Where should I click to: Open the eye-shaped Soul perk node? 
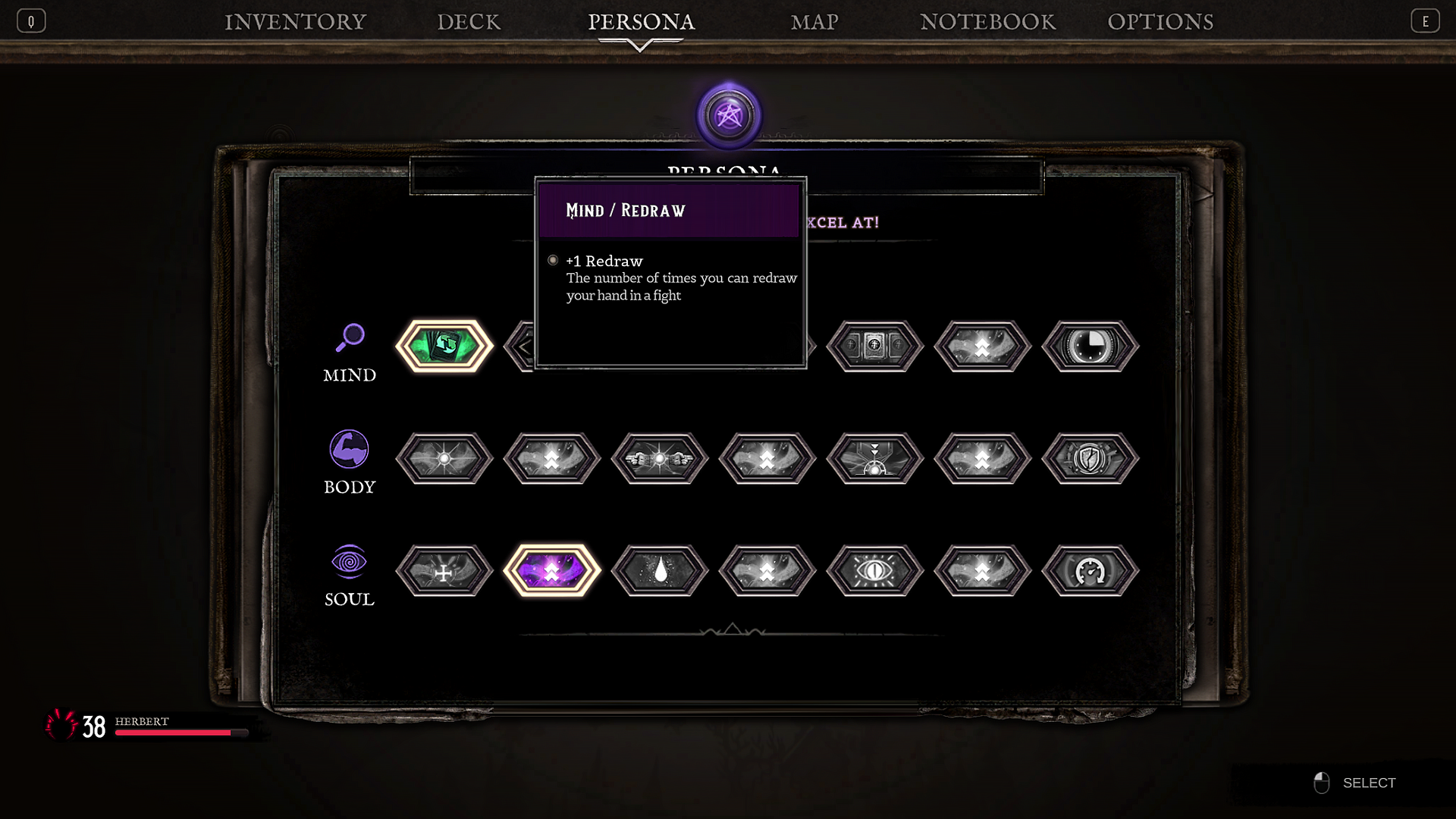pyautogui.click(x=874, y=571)
